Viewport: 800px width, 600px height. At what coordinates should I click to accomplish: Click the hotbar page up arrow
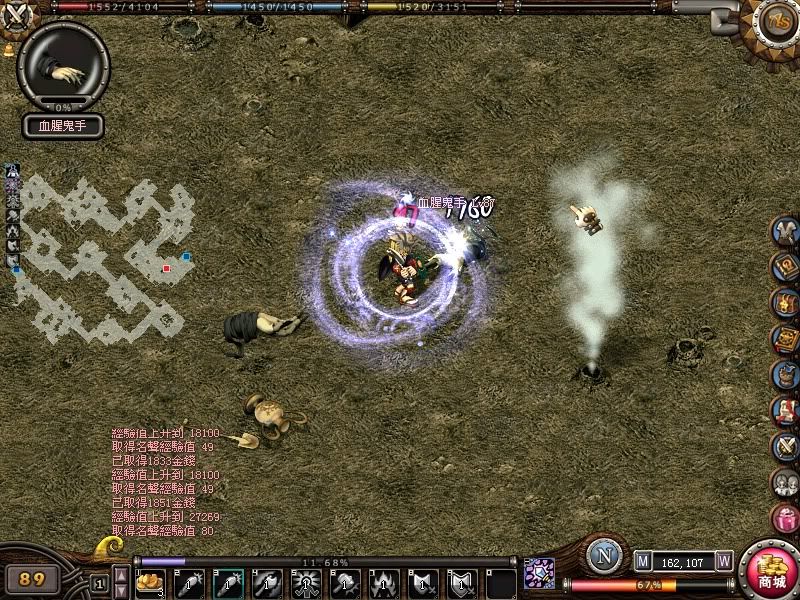point(120,573)
